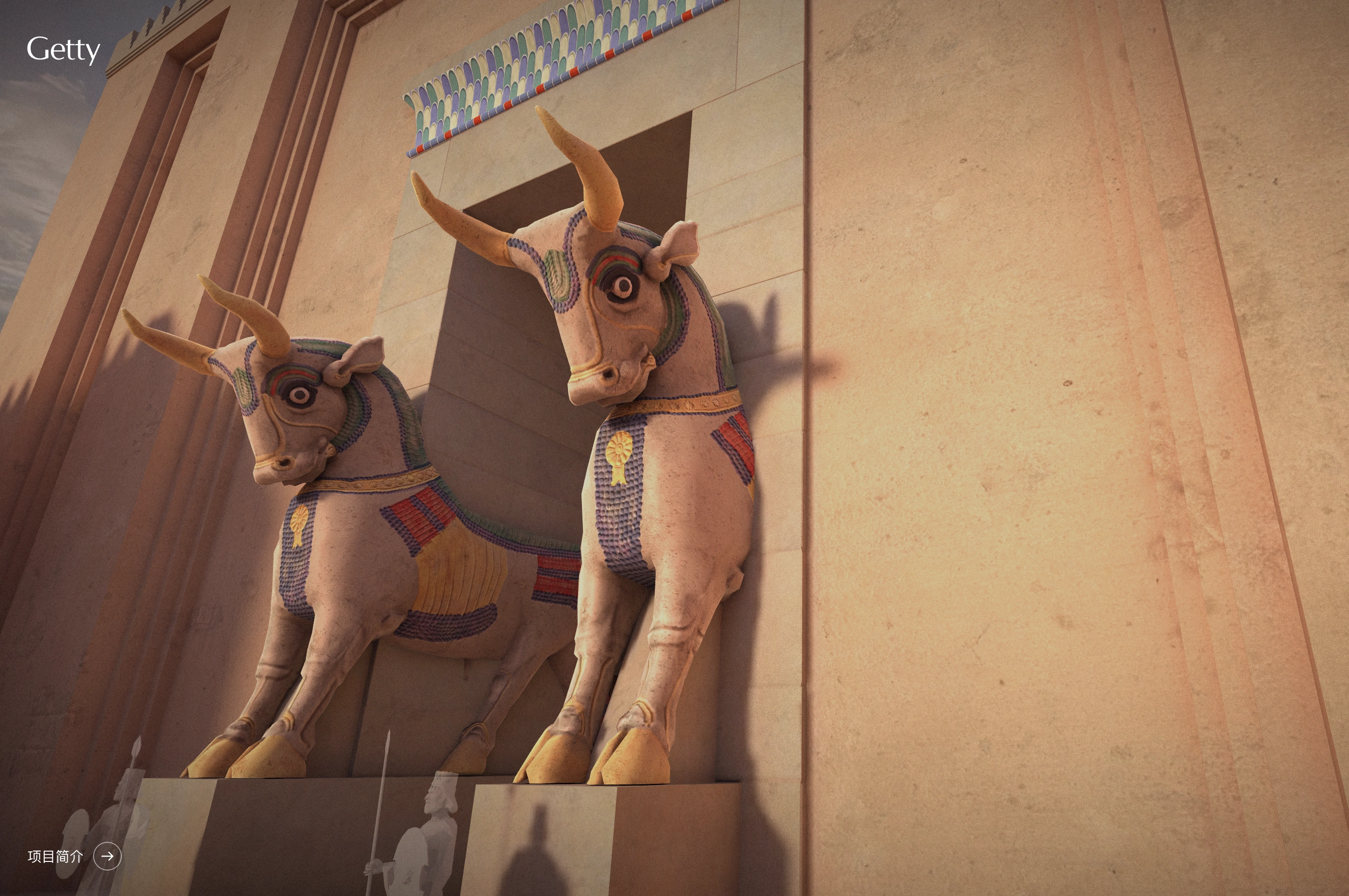This screenshot has width=1349, height=896.
Task: Click the circled arrow button
Action: (107, 856)
